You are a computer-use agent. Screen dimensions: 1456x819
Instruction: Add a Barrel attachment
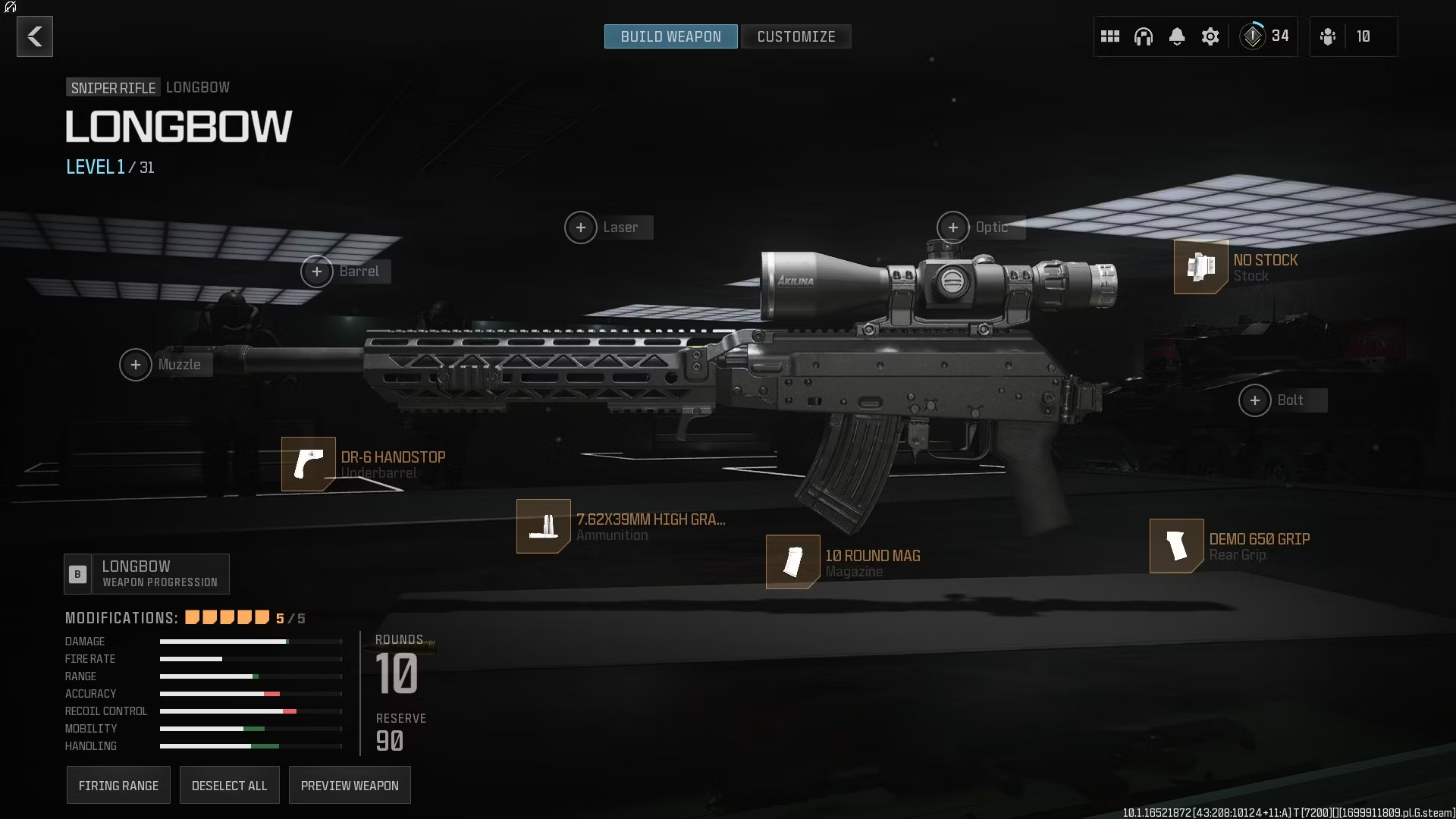(x=317, y=271)
